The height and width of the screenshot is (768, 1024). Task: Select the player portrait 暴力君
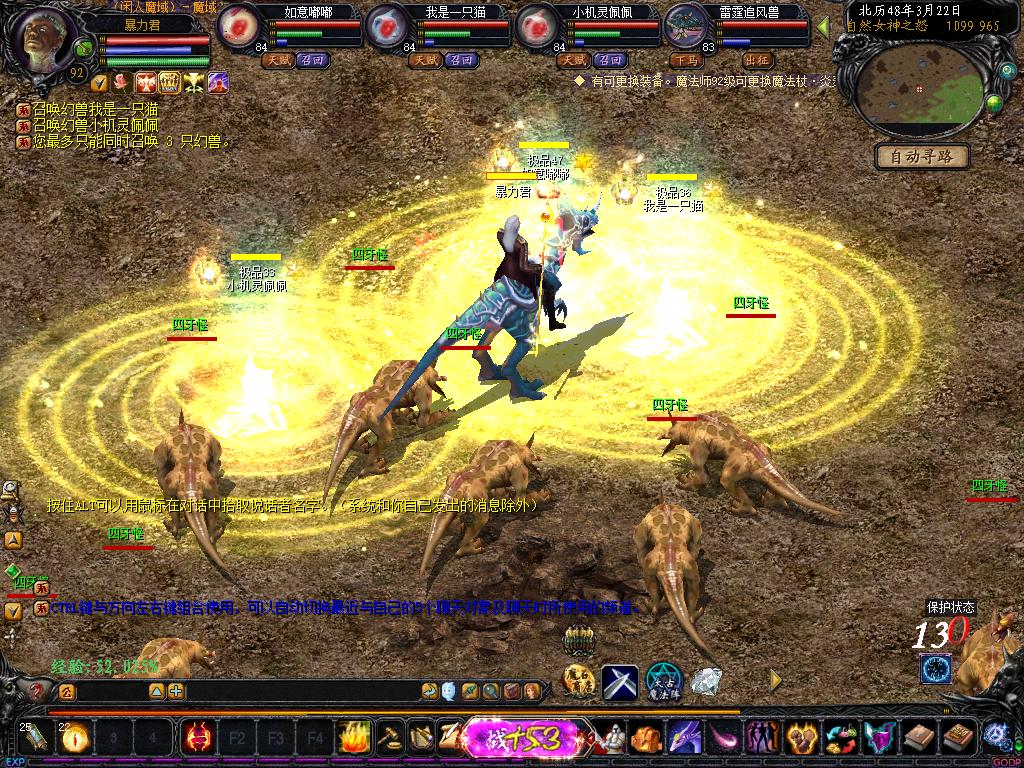[x=46, y=42]
